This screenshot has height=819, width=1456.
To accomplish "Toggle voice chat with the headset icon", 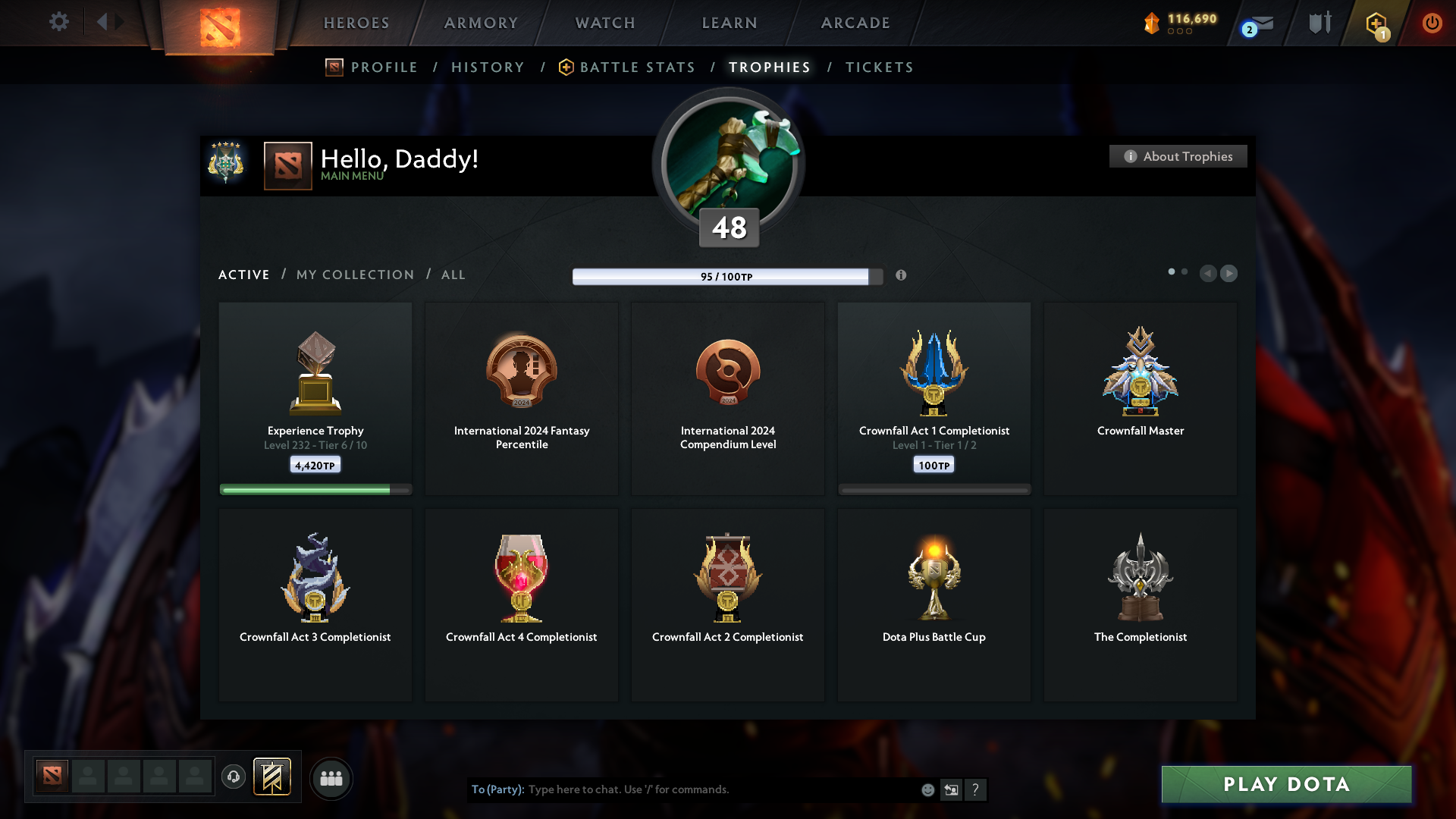I will tap(234, 778).
